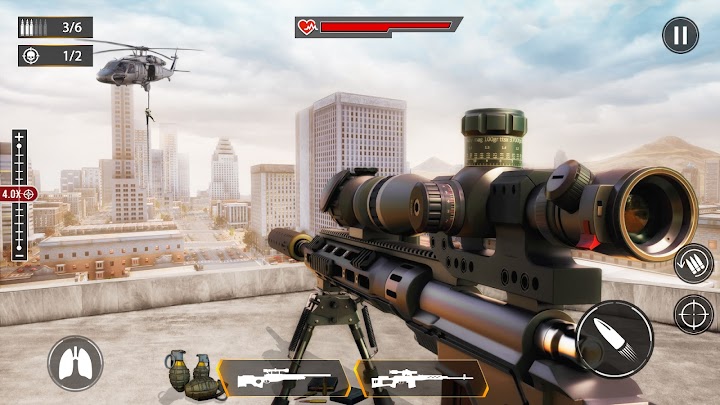Fire the sniper rifle with the bullet button
The height and width of the screenshot is (405, 720).
click(614, 338)
